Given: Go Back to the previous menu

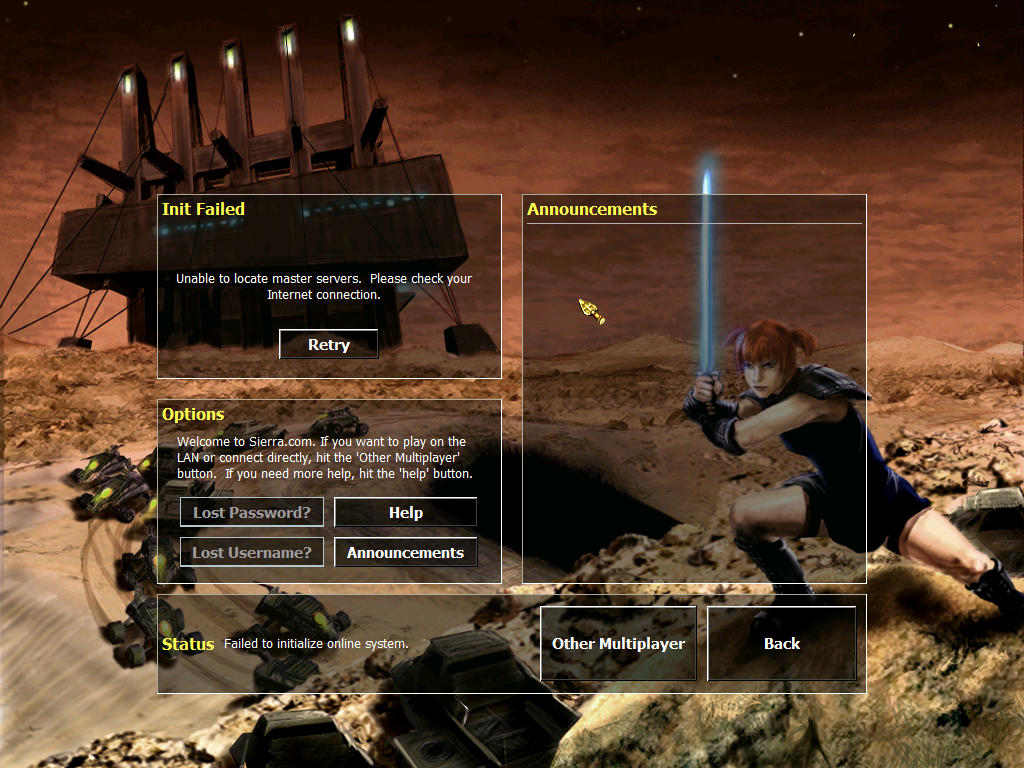Looking at the screenshot, I should 781,643.
